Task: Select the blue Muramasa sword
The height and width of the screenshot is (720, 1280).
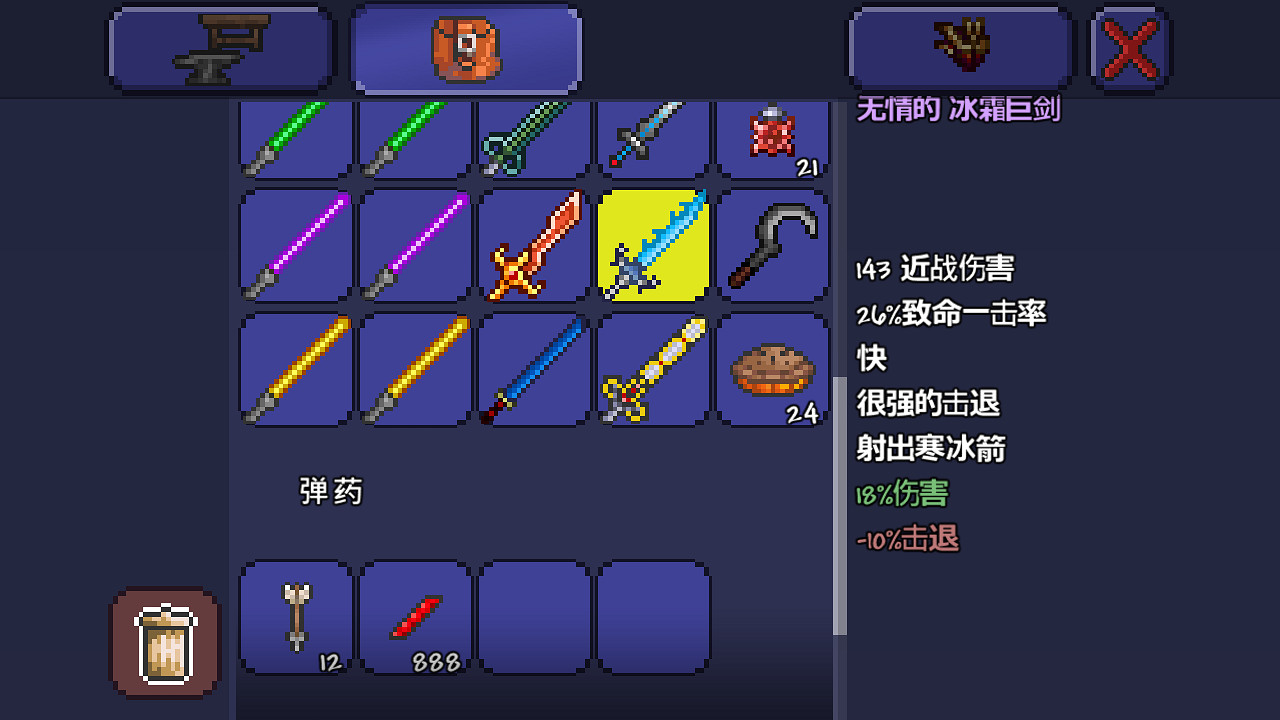Action: 533,368
